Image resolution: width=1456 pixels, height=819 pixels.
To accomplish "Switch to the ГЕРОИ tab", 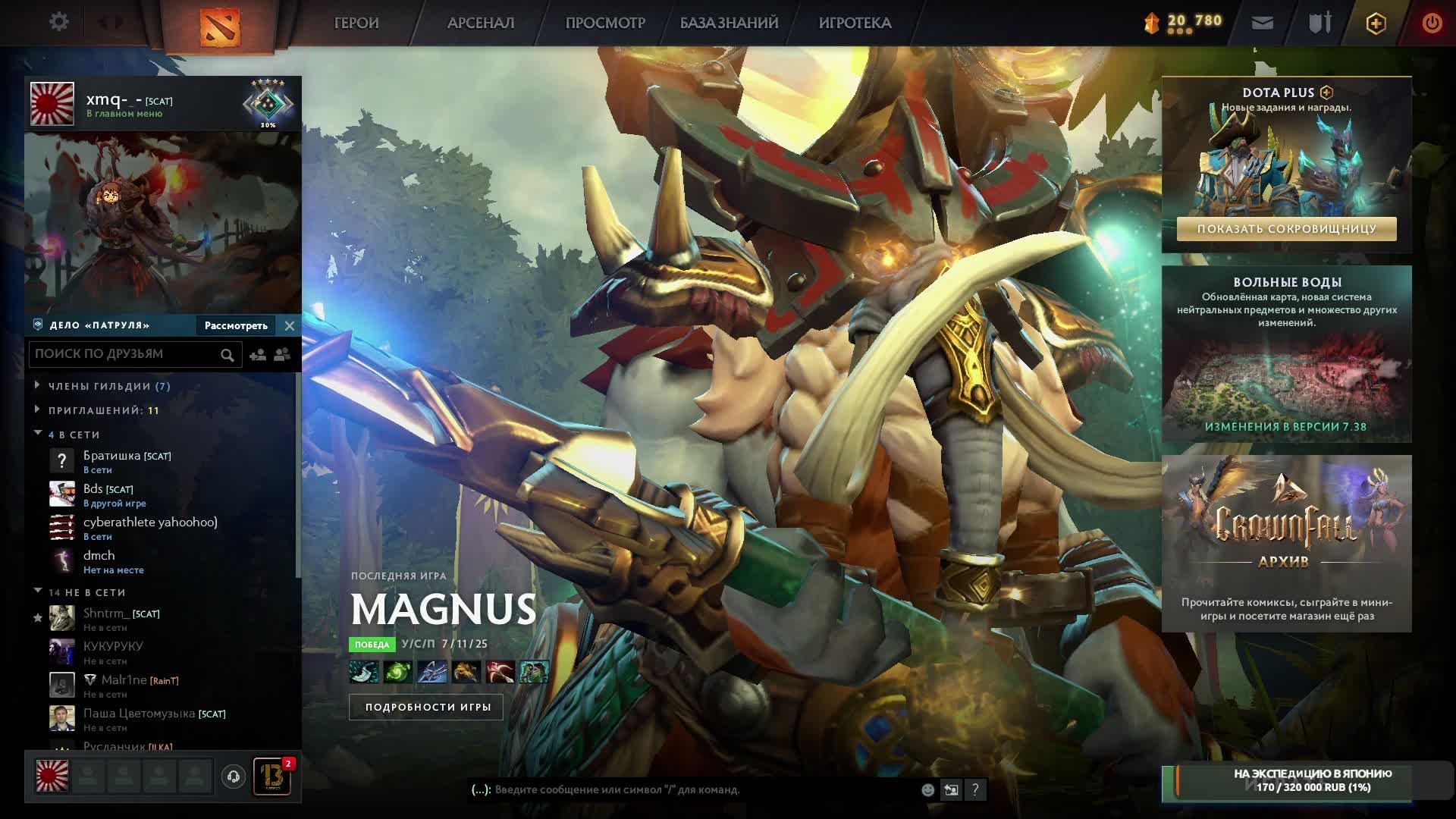I will [356, 23].
